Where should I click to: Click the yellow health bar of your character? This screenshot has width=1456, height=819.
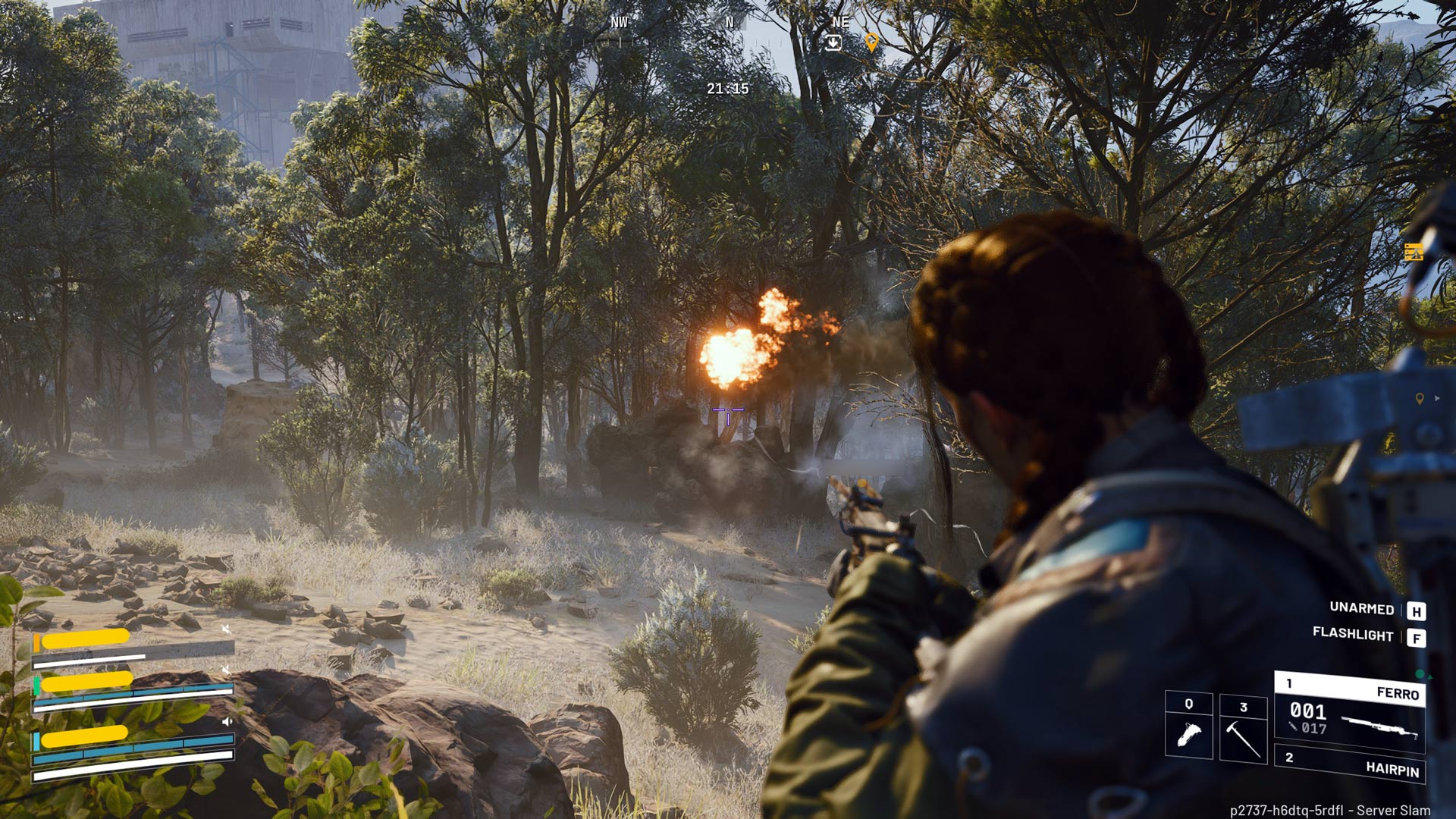click(x=85, y=738)
